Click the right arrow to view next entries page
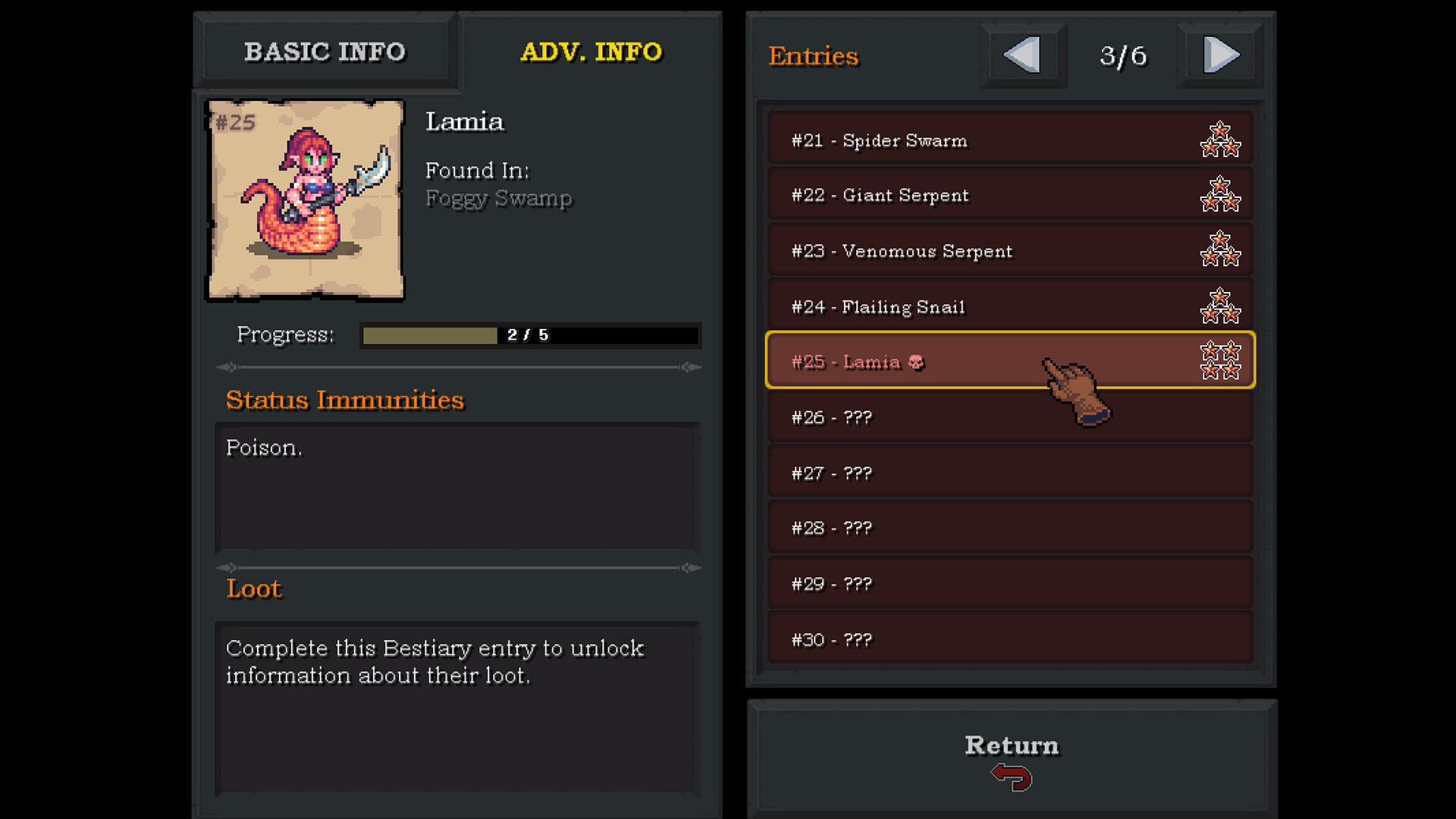 pos(1219,55)
